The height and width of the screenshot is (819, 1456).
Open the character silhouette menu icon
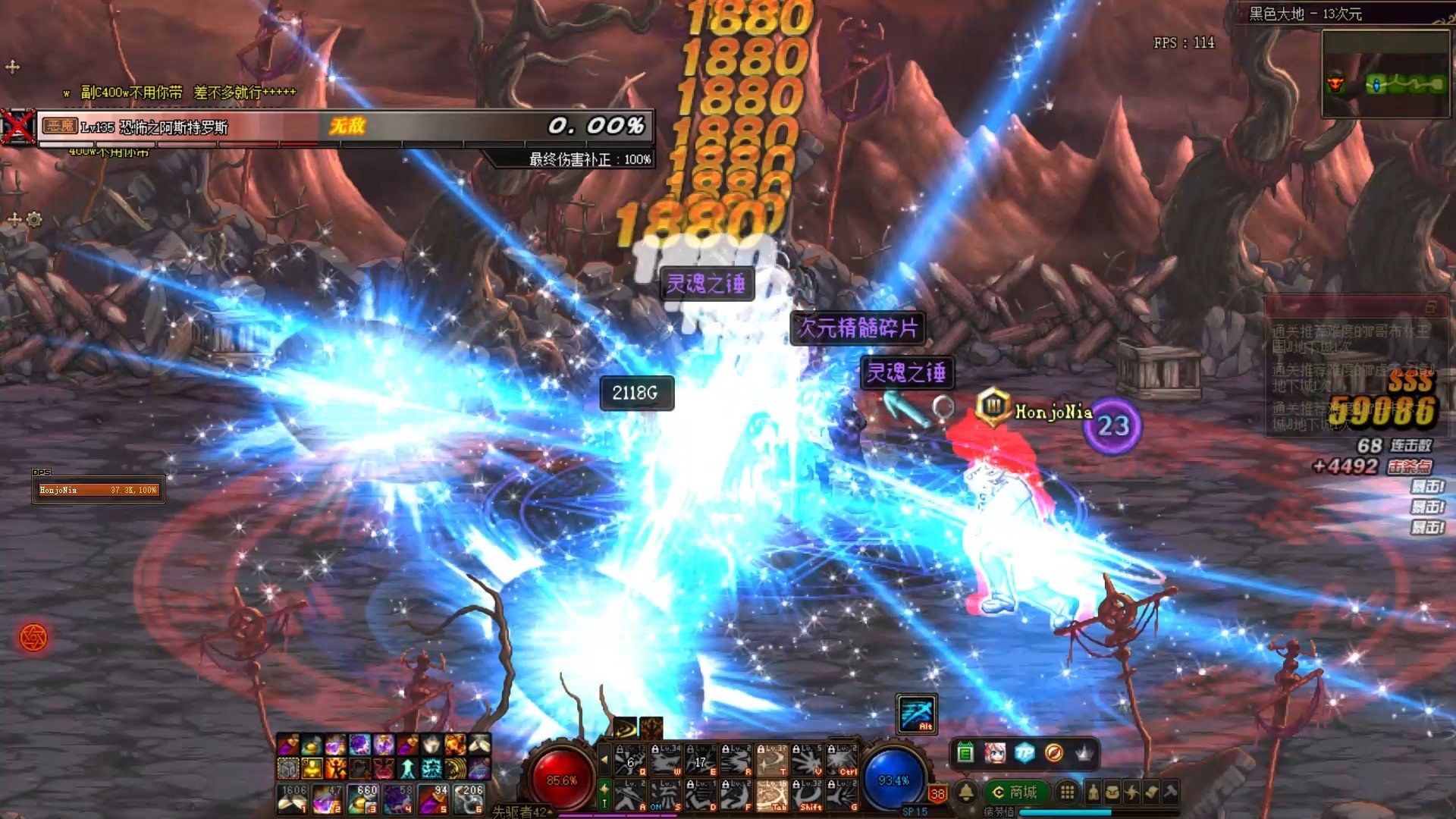coord(1093,792)
